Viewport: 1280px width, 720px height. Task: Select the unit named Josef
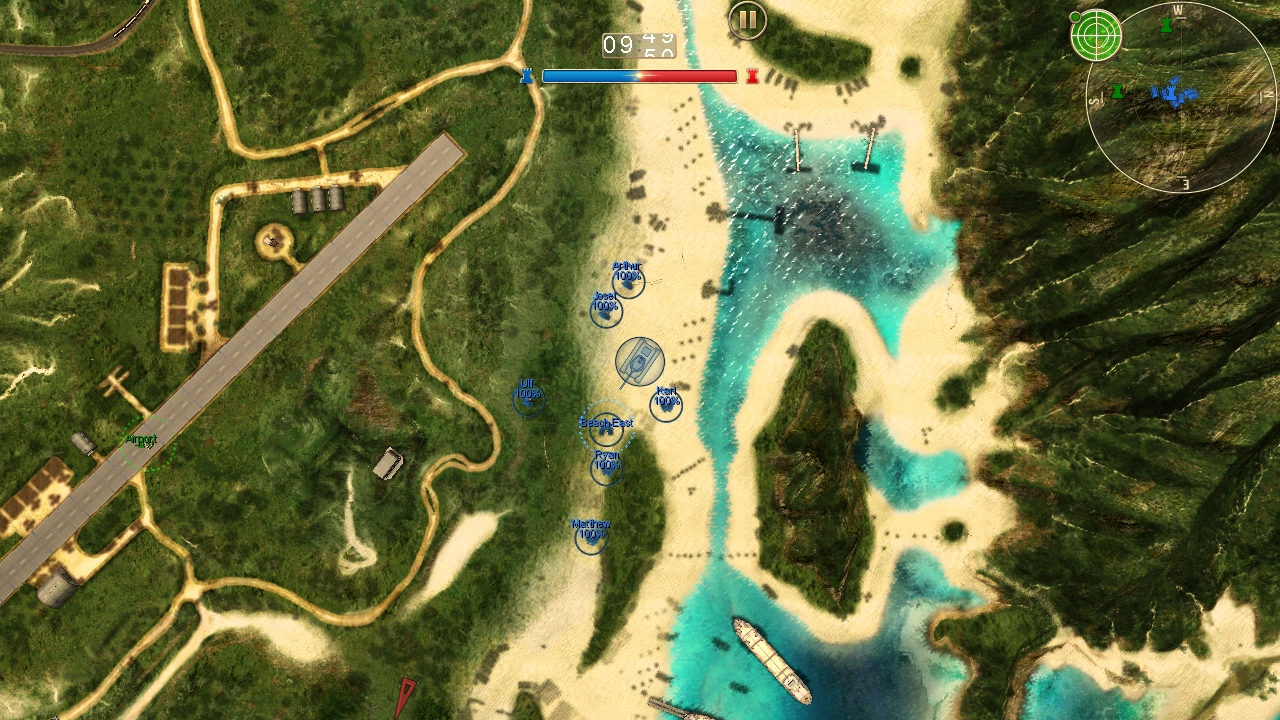[x=606, y=311]
